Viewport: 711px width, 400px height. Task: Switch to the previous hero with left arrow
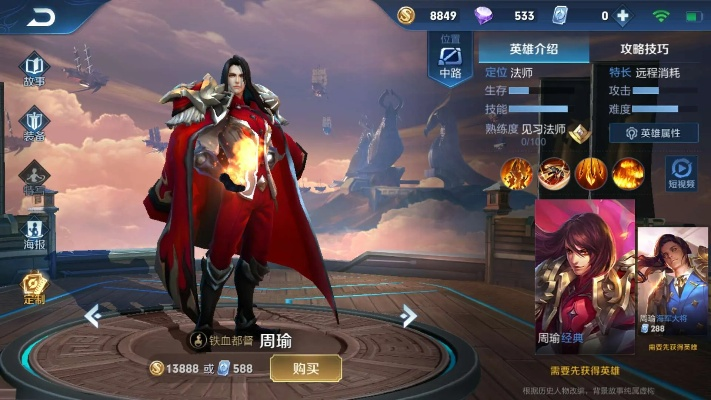(93, 316)
